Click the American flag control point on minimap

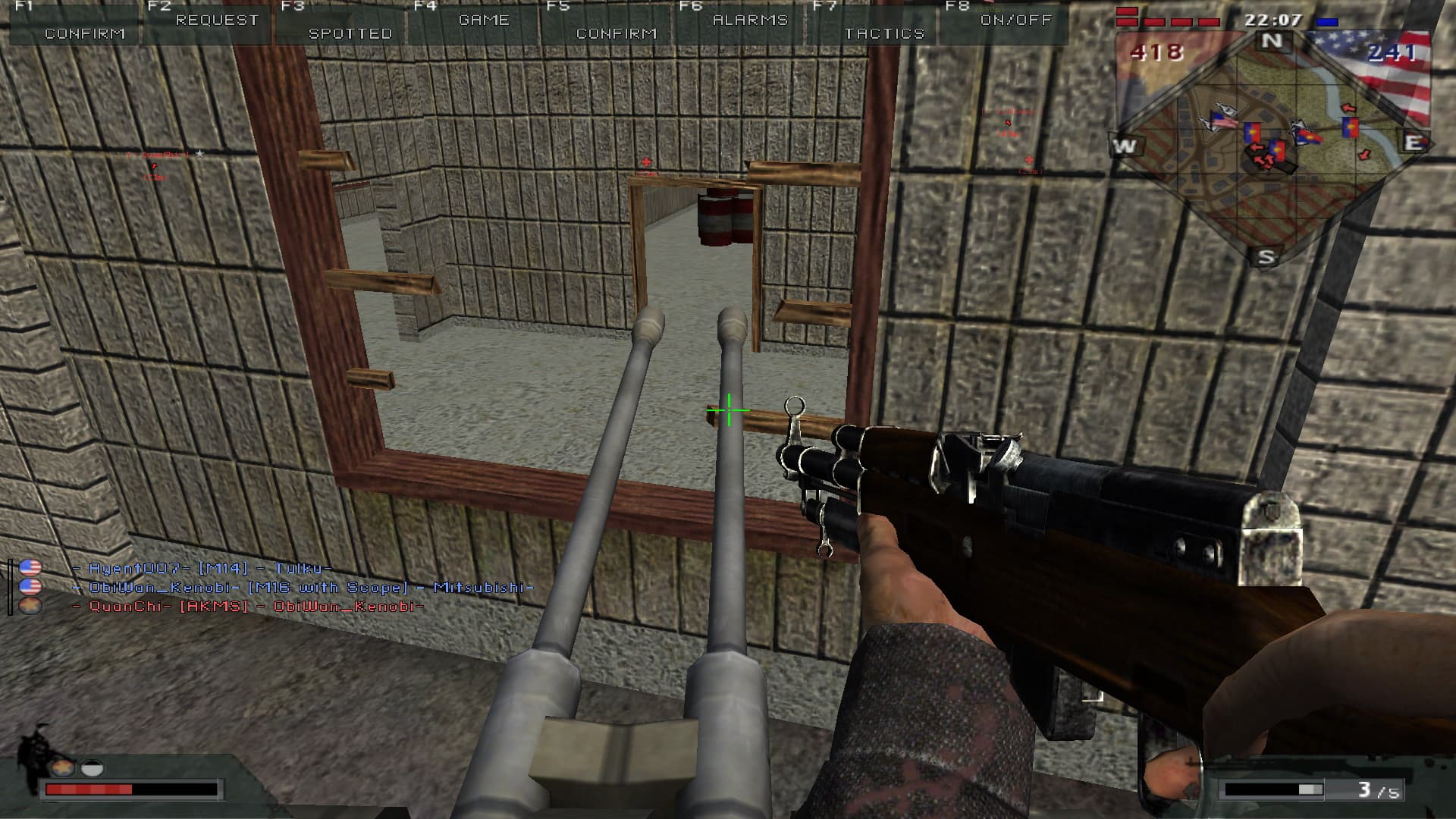1222,121
